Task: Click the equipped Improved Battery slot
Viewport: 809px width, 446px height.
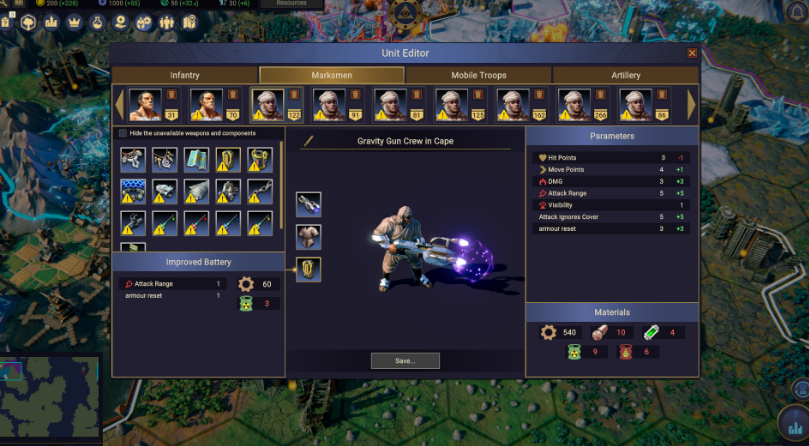Action: click(308, 269)
